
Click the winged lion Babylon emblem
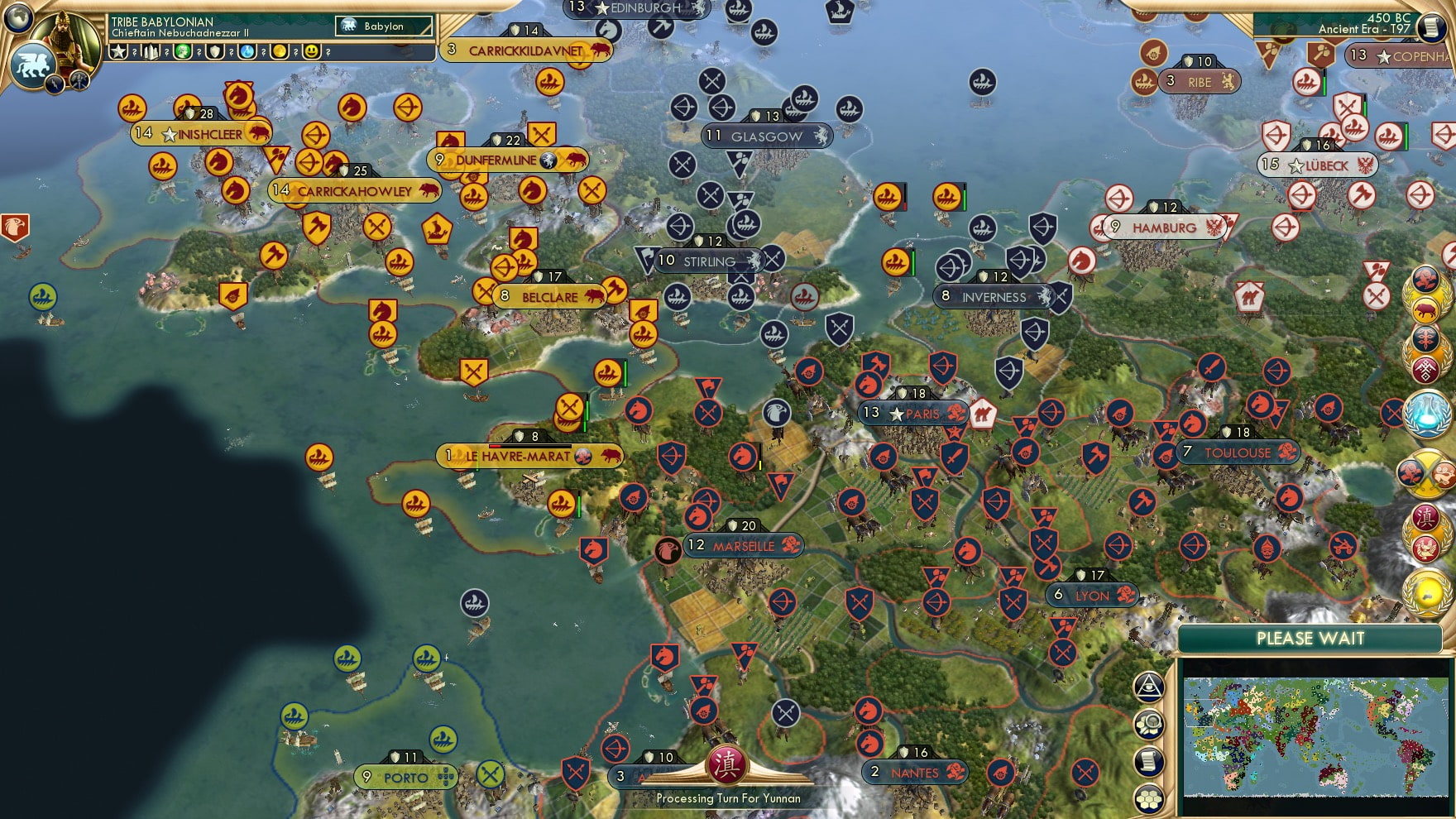(x=31, y=63)
